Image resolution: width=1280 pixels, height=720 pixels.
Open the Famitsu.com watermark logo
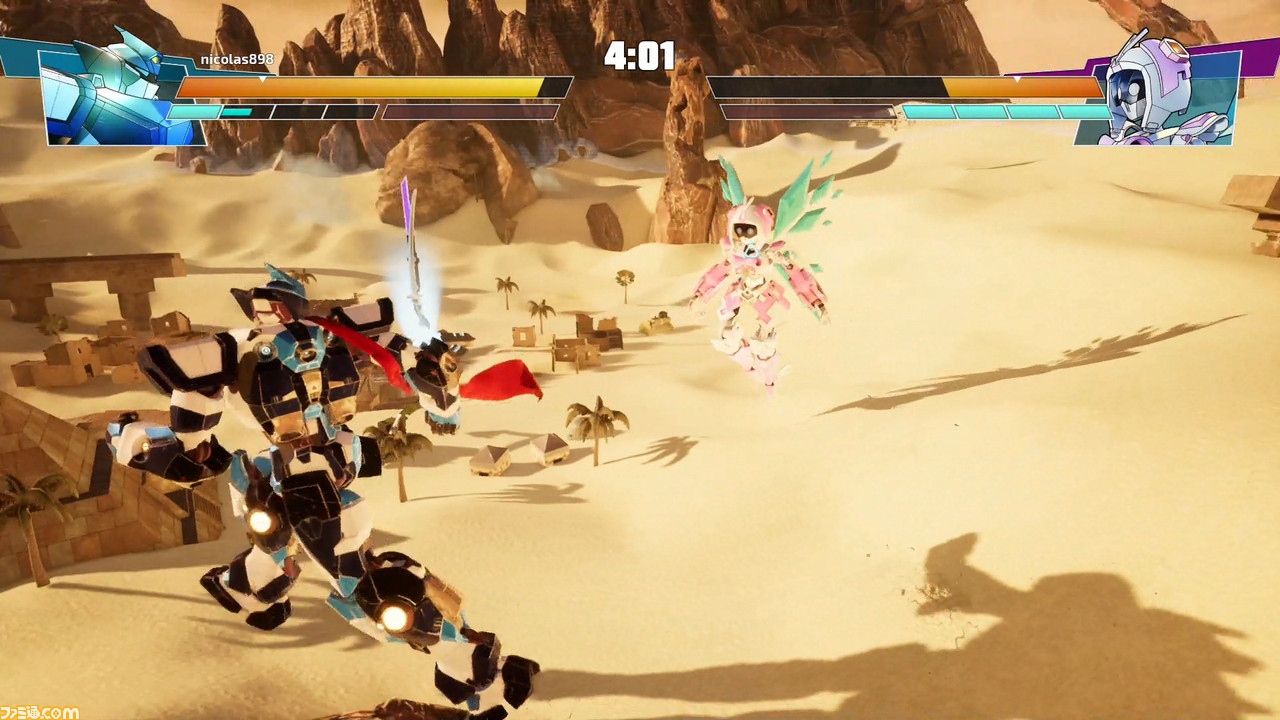coord(40,711)
